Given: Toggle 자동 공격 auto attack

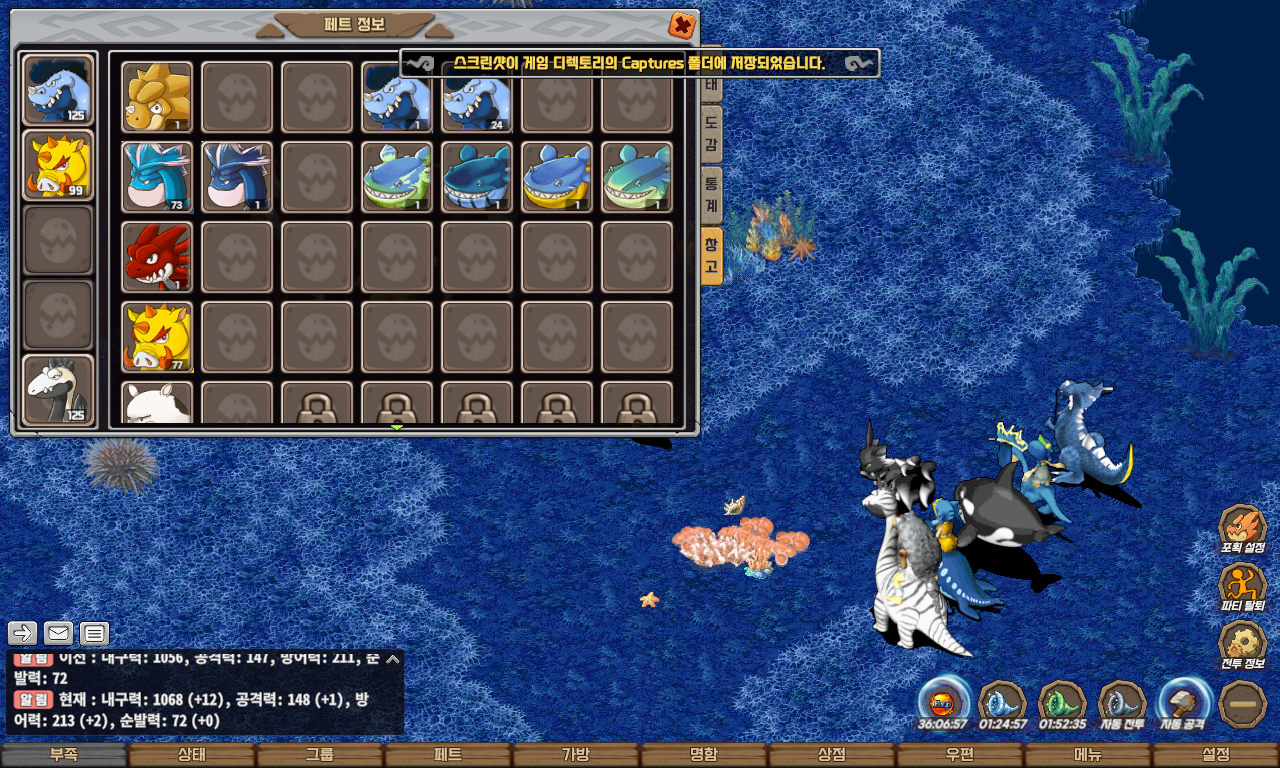Looking at the screenshot, I should (1184, 703).
